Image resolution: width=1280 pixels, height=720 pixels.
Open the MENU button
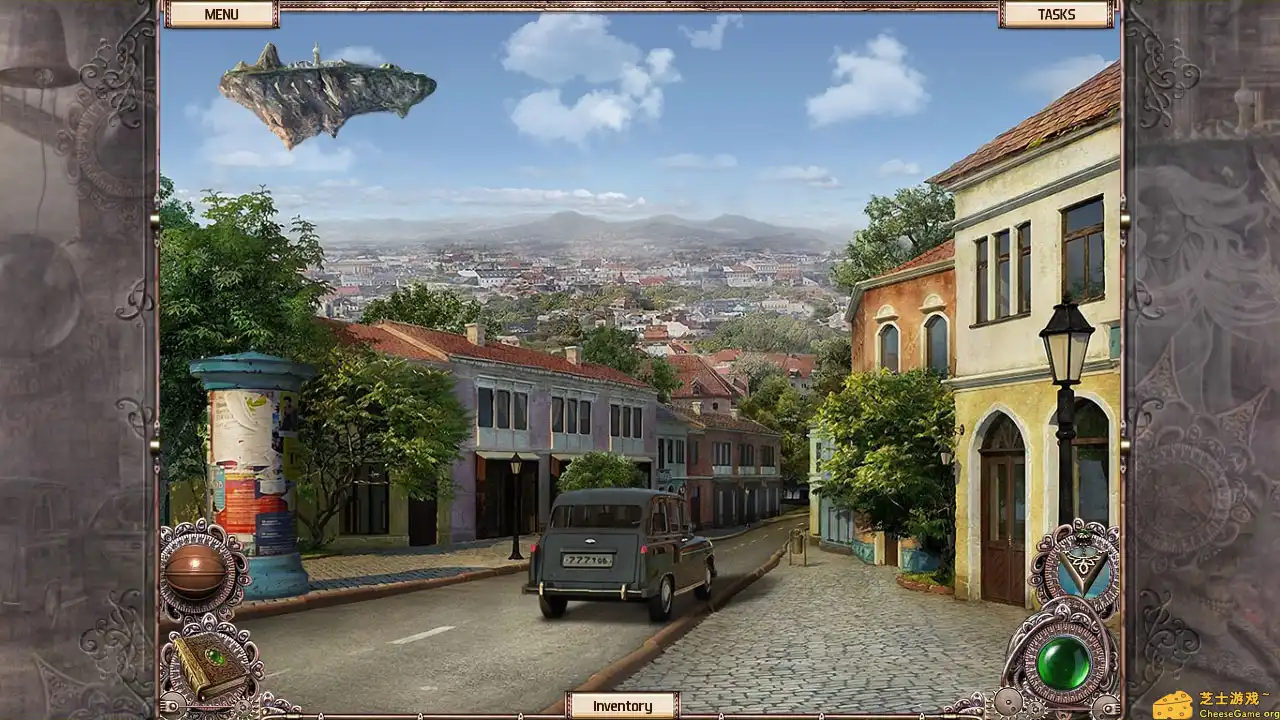click(221, 14)
